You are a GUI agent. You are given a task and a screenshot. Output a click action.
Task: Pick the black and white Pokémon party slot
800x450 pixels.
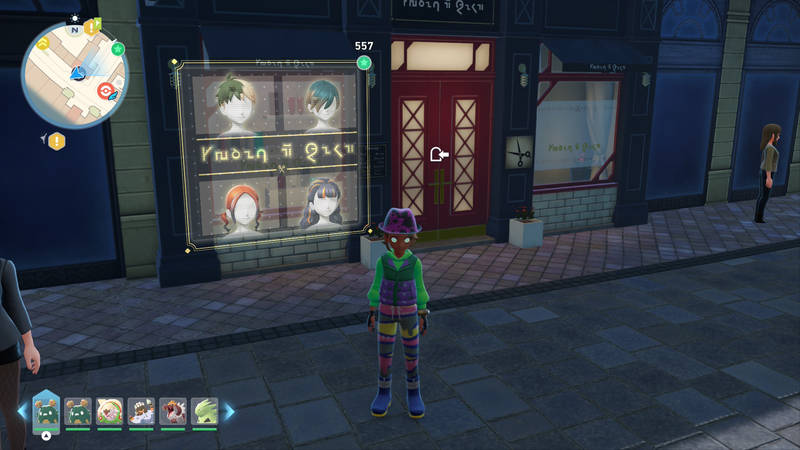pyautogui.click(x=141, y=410)
